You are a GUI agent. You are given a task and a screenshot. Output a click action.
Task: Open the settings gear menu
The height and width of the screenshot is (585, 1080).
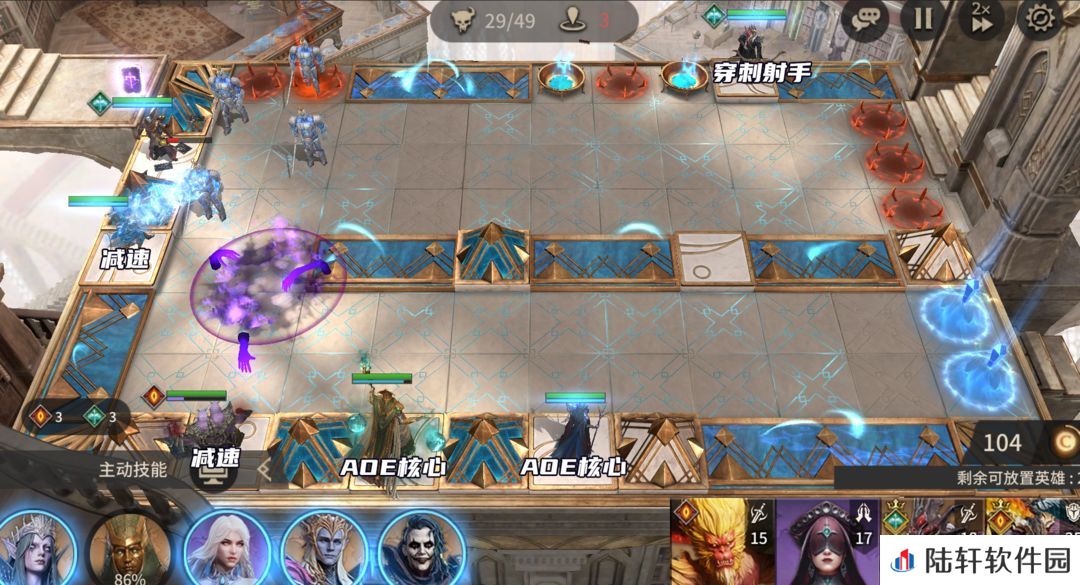1039,18
